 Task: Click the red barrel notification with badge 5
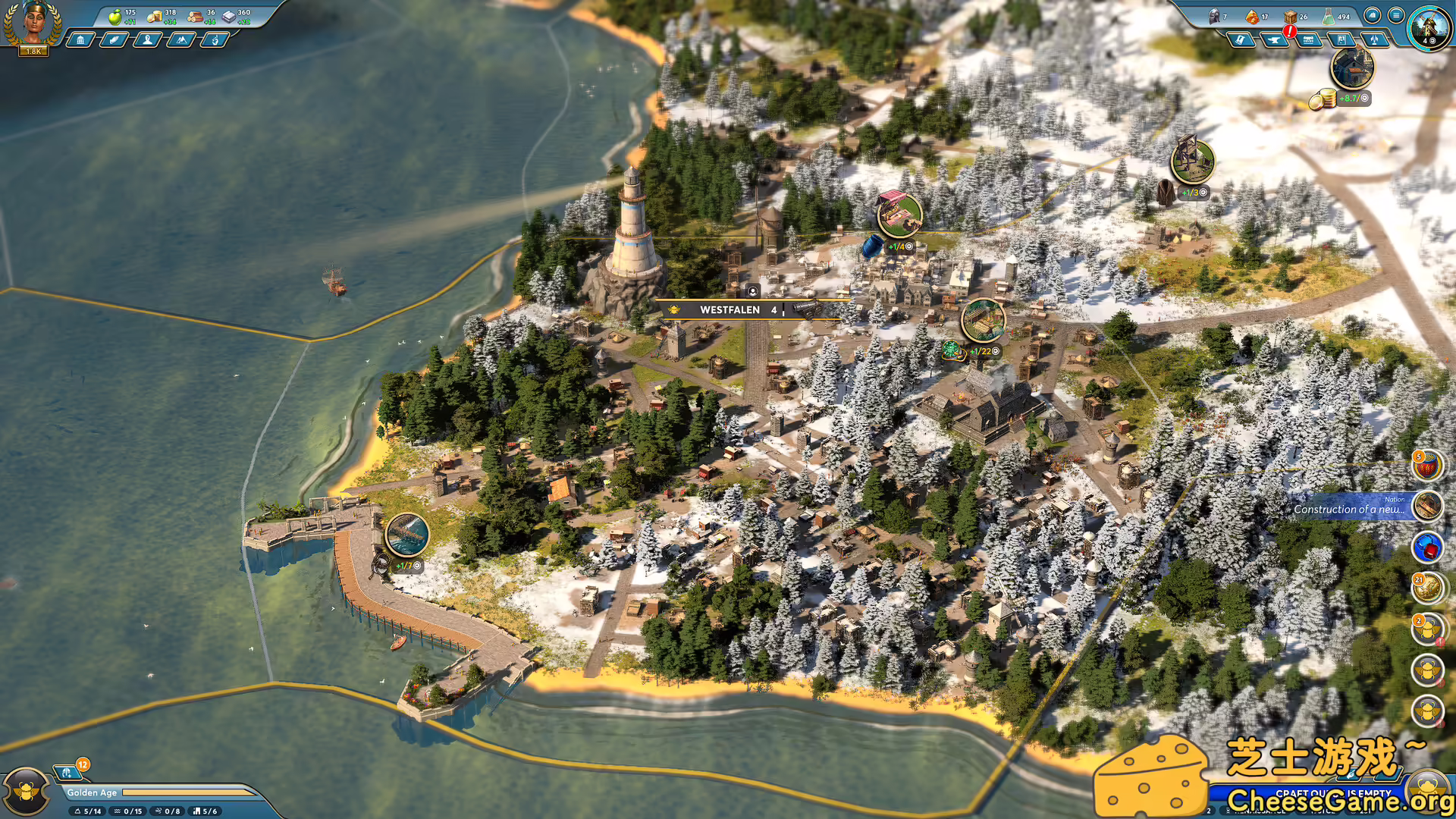click(x=1426, y=466)
